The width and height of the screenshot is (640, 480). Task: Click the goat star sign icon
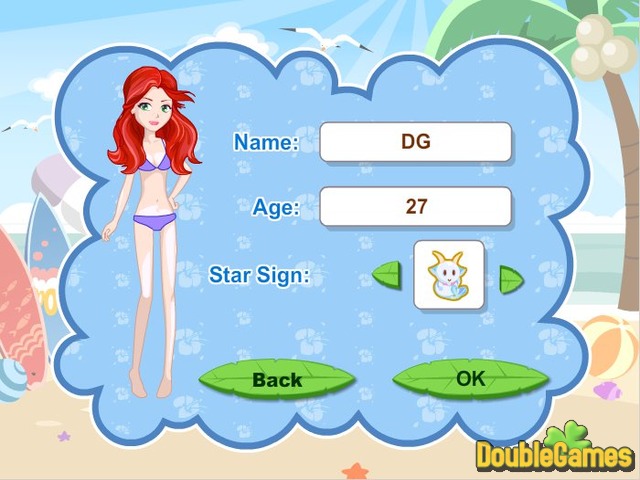[x=449, y=274]
